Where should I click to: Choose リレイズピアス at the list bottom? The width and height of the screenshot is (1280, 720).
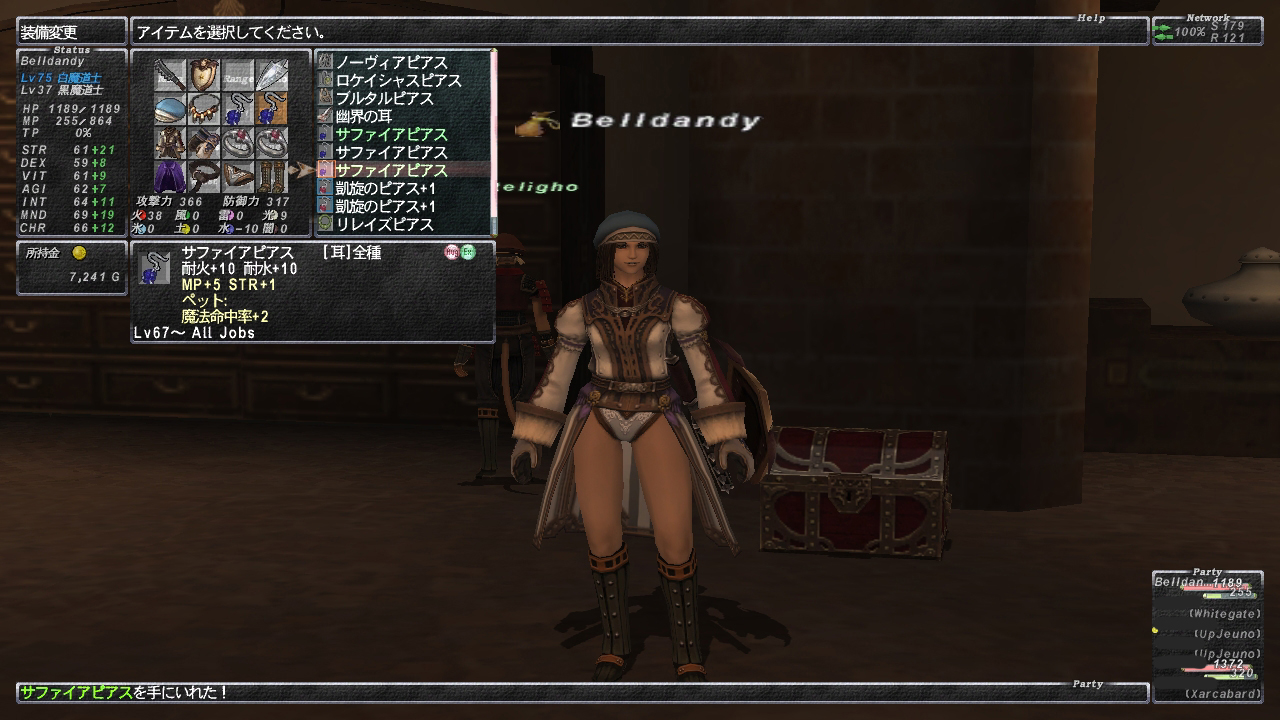point(384,225)
